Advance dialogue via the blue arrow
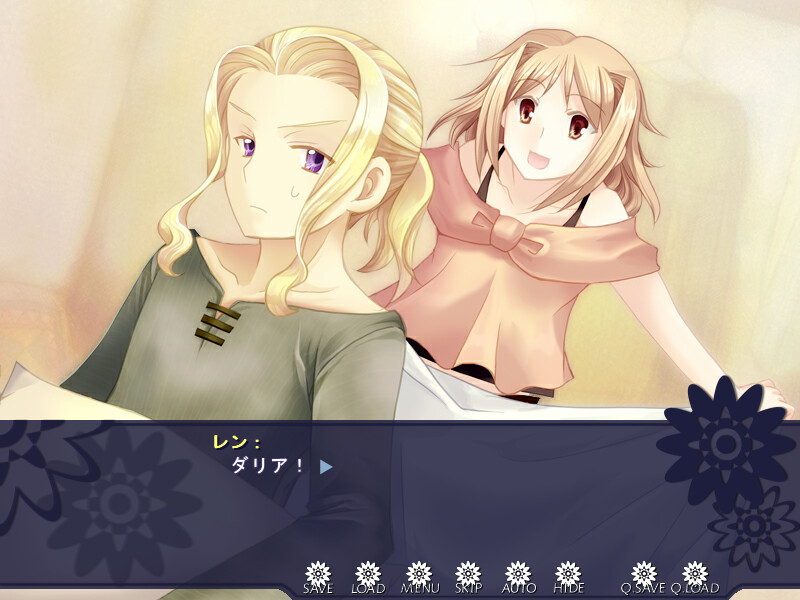Viewport: 800px width, 600px height. coord(326,466)
